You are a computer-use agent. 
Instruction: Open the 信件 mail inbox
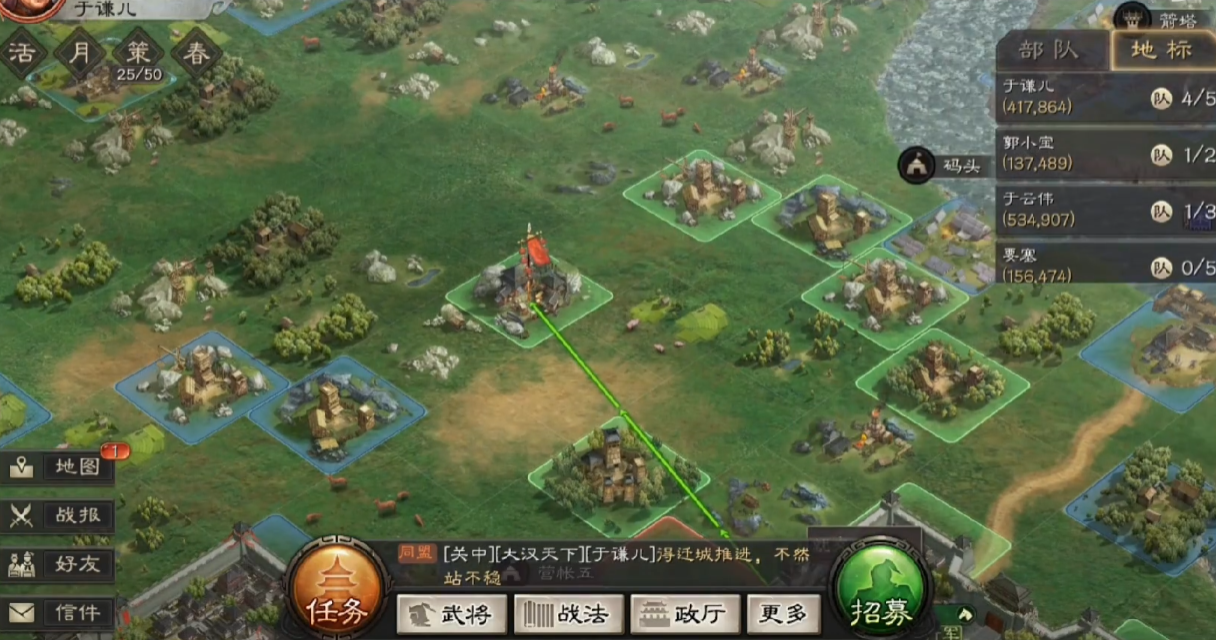click(60, 612)
